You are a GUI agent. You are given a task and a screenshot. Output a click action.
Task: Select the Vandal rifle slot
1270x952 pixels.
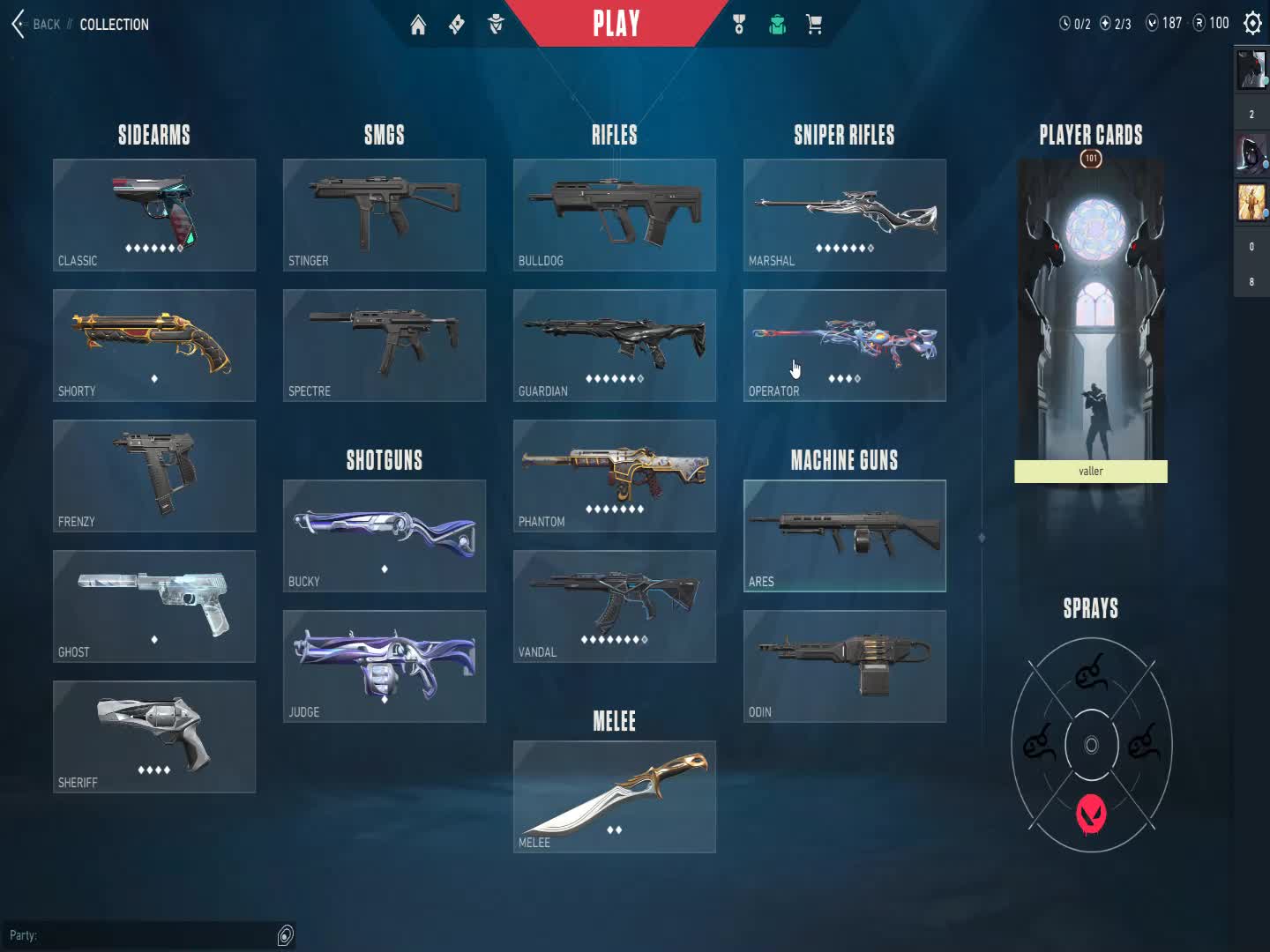pyautogui.click(x=615, y=606)
